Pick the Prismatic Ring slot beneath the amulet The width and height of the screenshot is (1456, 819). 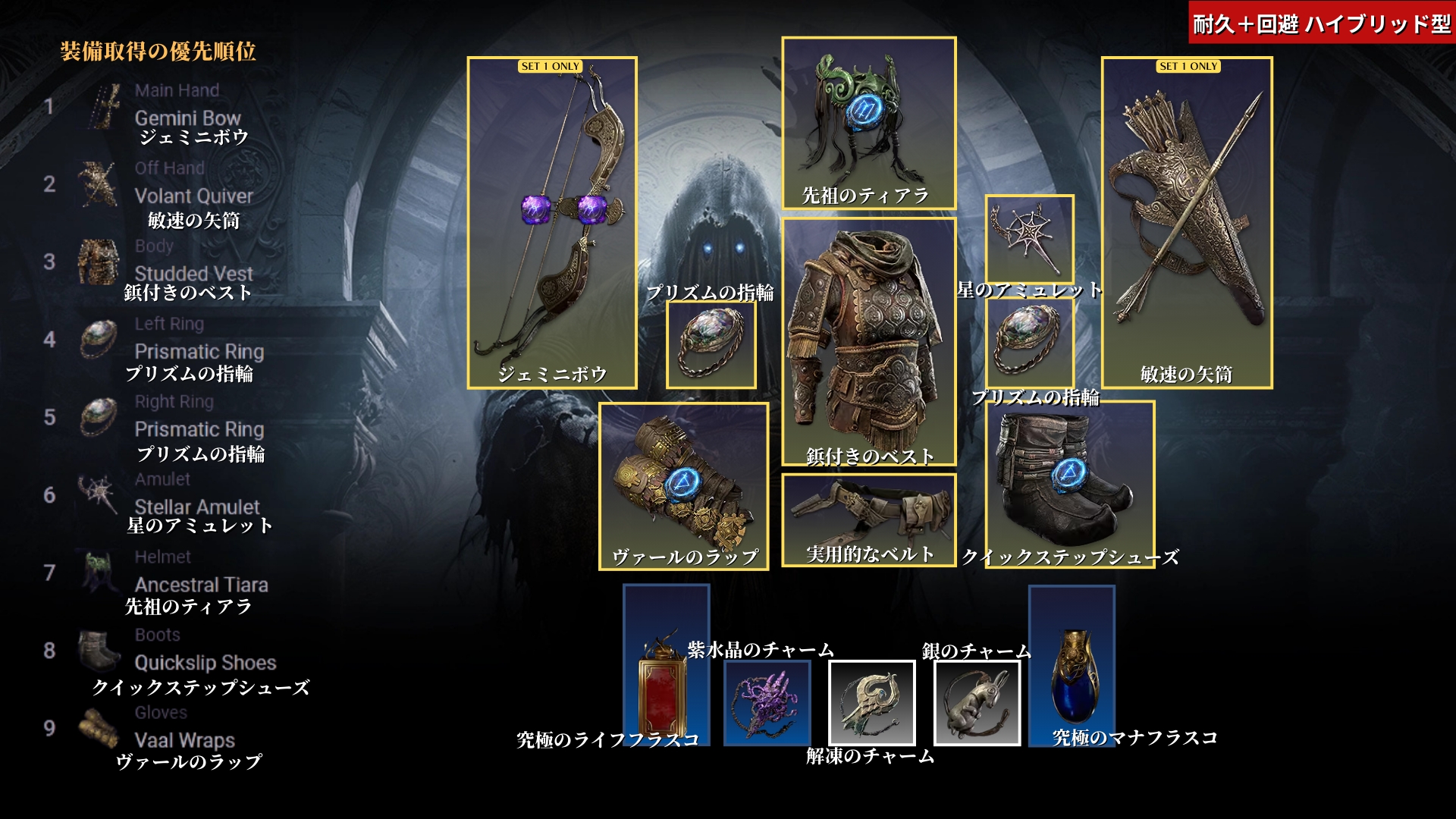pos(1029,343)
